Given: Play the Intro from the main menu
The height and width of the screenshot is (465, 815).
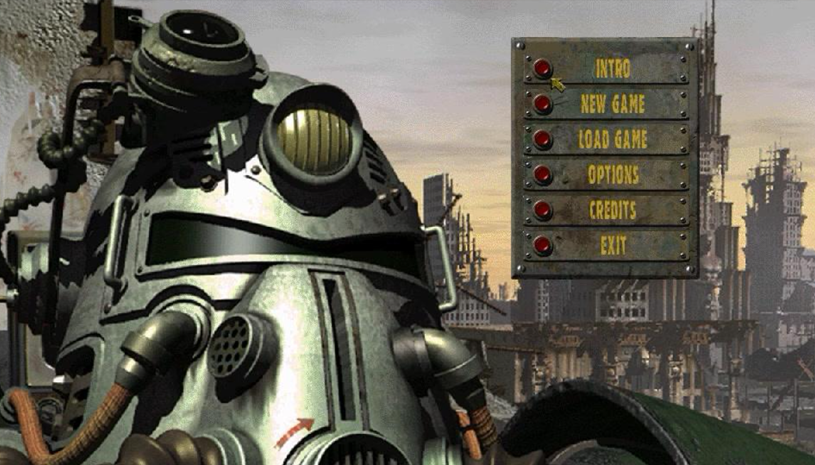Looking at the screenshot, I should coord(542,68).
